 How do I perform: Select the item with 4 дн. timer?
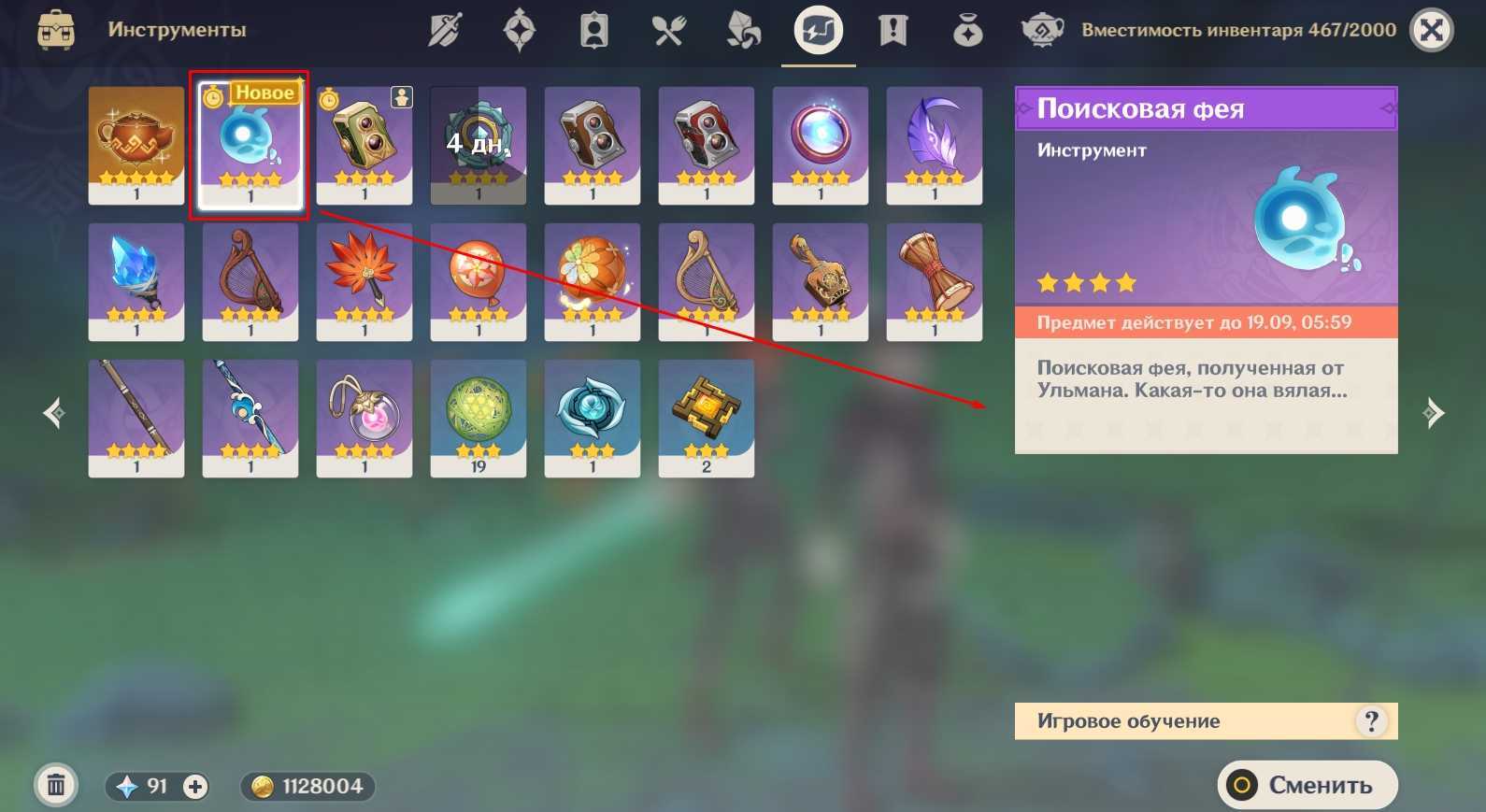[x=479, y=145]
